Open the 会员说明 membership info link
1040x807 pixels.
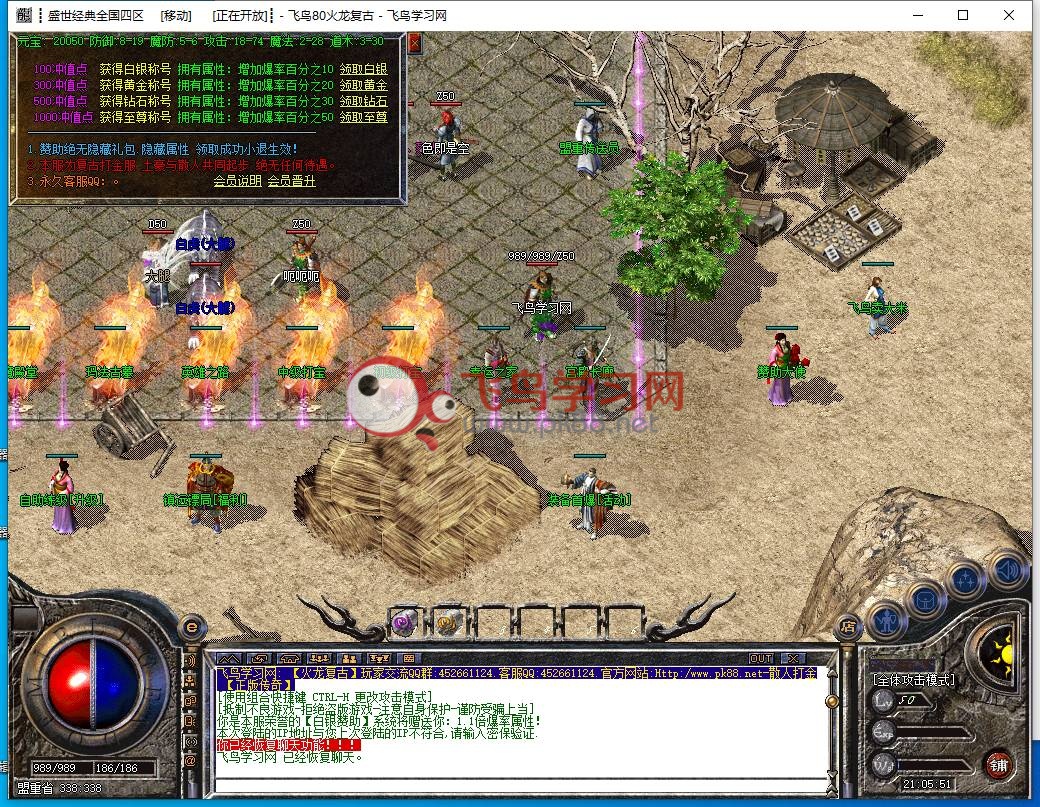[237, 181]
